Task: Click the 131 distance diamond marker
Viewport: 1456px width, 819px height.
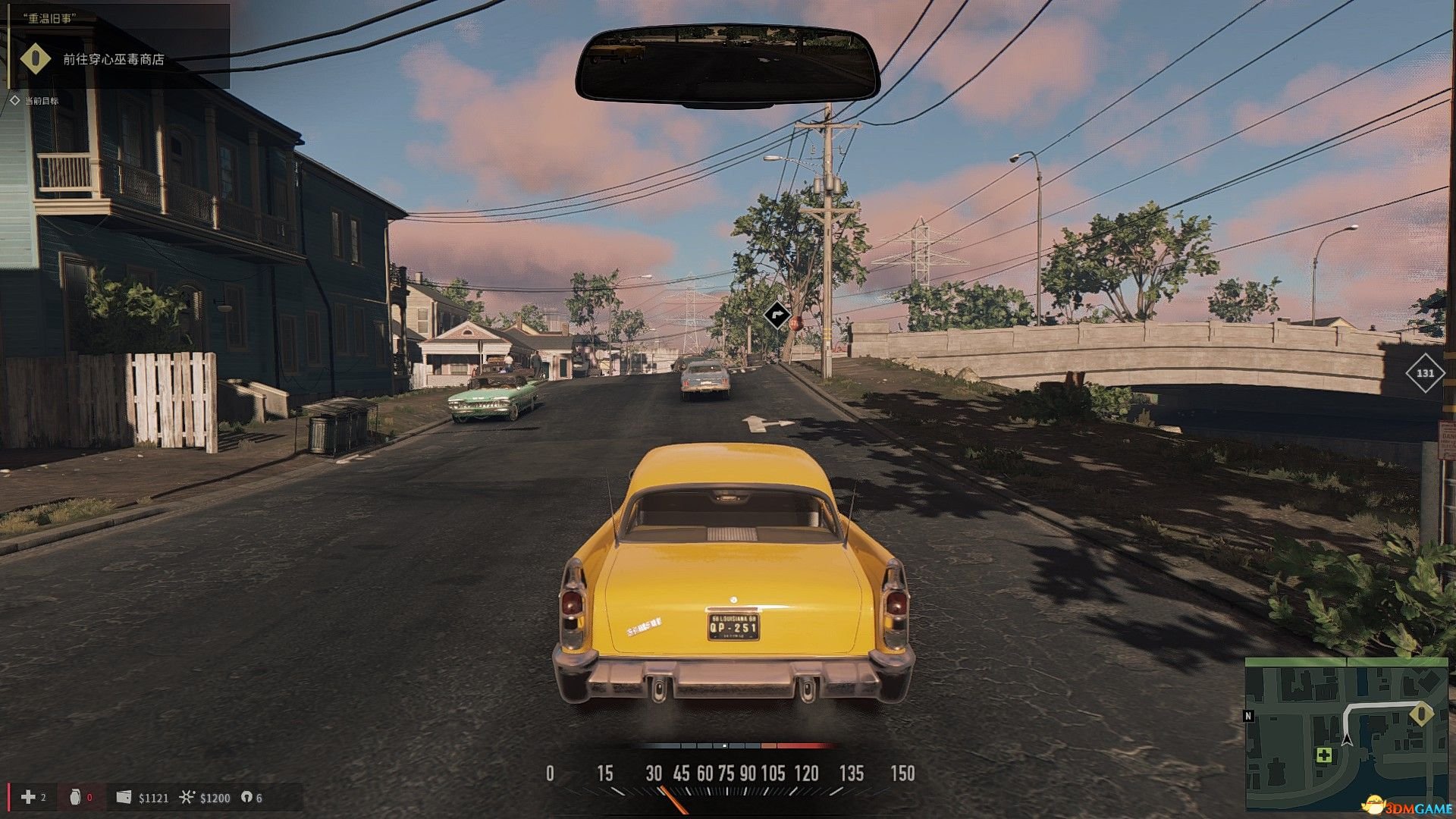Action: click(1425, 373)
